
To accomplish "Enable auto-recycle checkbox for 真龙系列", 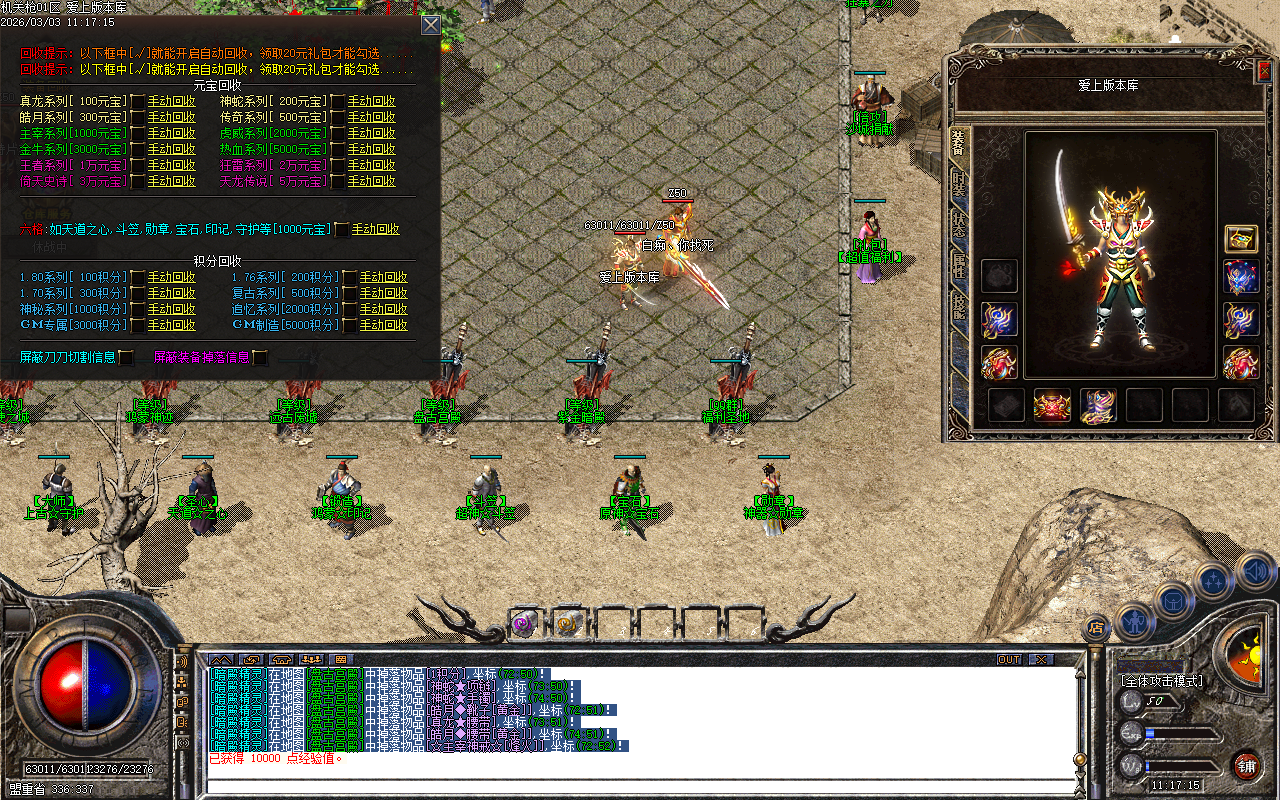I will pyautogui.click(x=137, y=101).
